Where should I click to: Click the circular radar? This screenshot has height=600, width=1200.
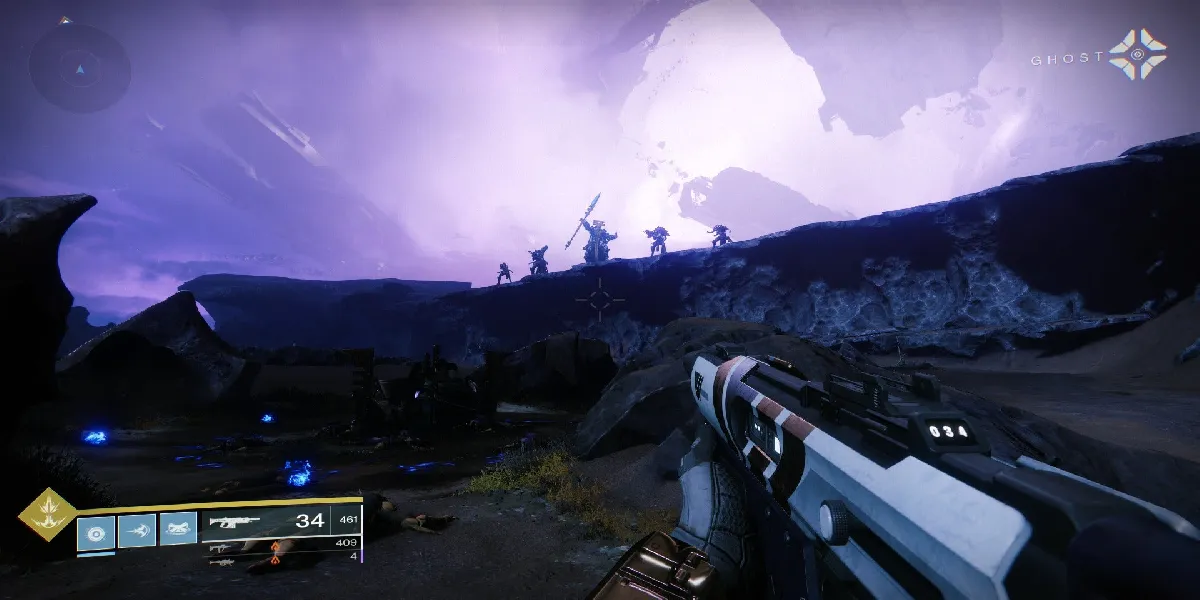(x=79, y=66)
